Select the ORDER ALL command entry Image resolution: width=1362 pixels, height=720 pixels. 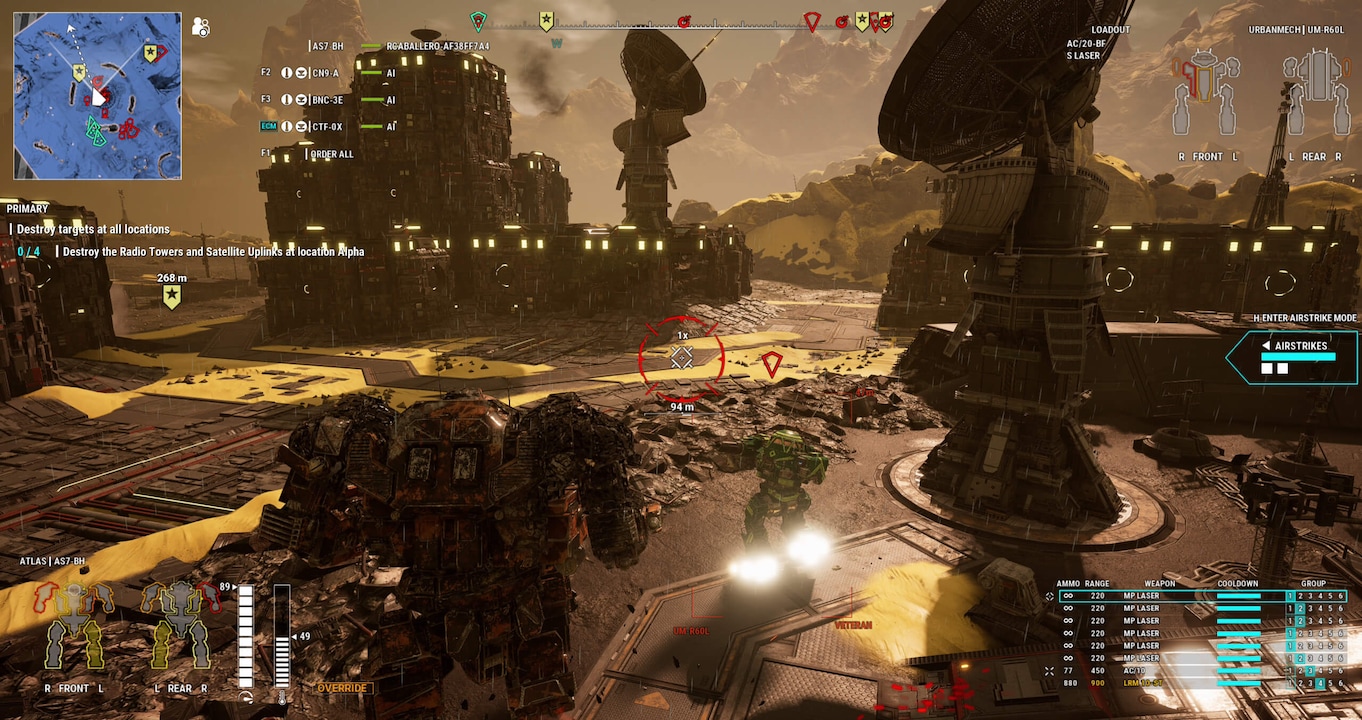pos(331,153)
